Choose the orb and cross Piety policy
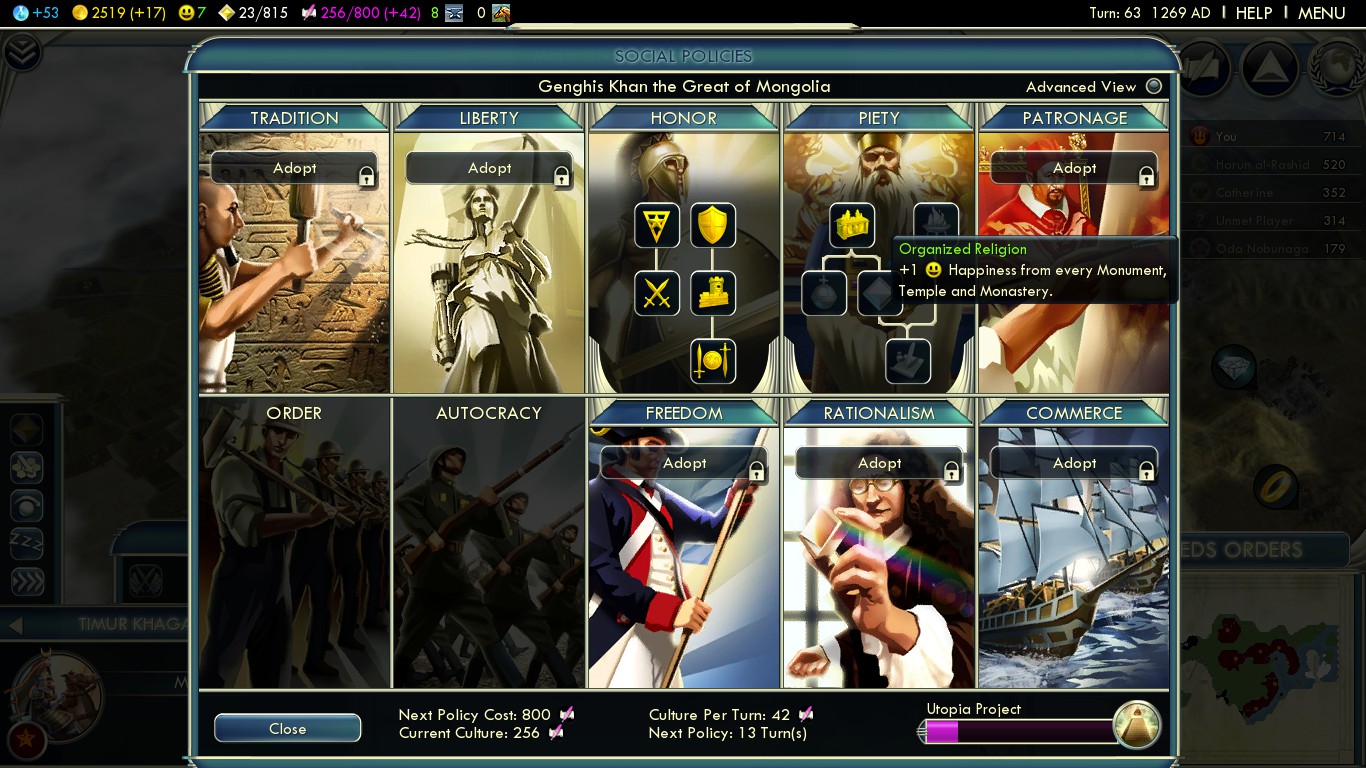The image size is (1366, 768). click(x=824, y=294)
